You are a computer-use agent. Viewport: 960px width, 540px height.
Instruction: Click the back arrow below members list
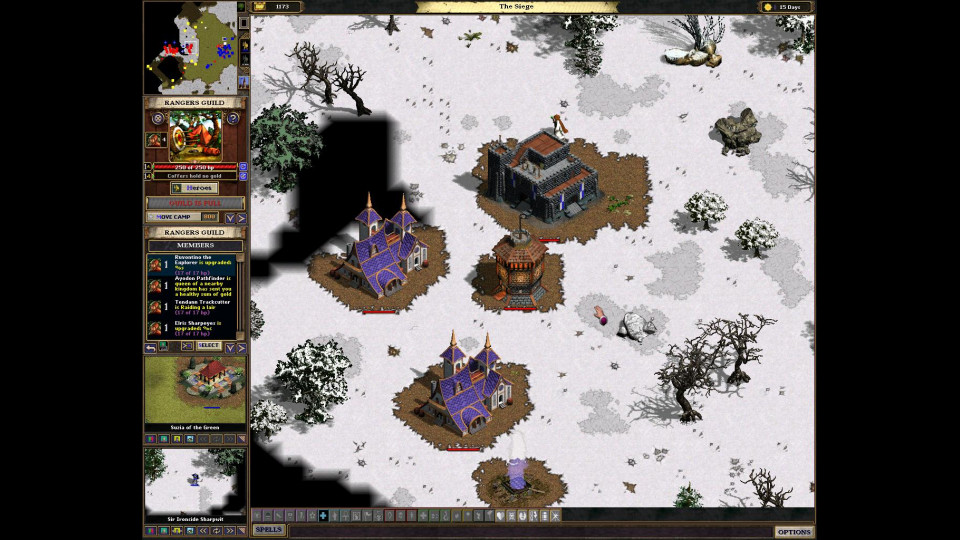coord(150,347)
